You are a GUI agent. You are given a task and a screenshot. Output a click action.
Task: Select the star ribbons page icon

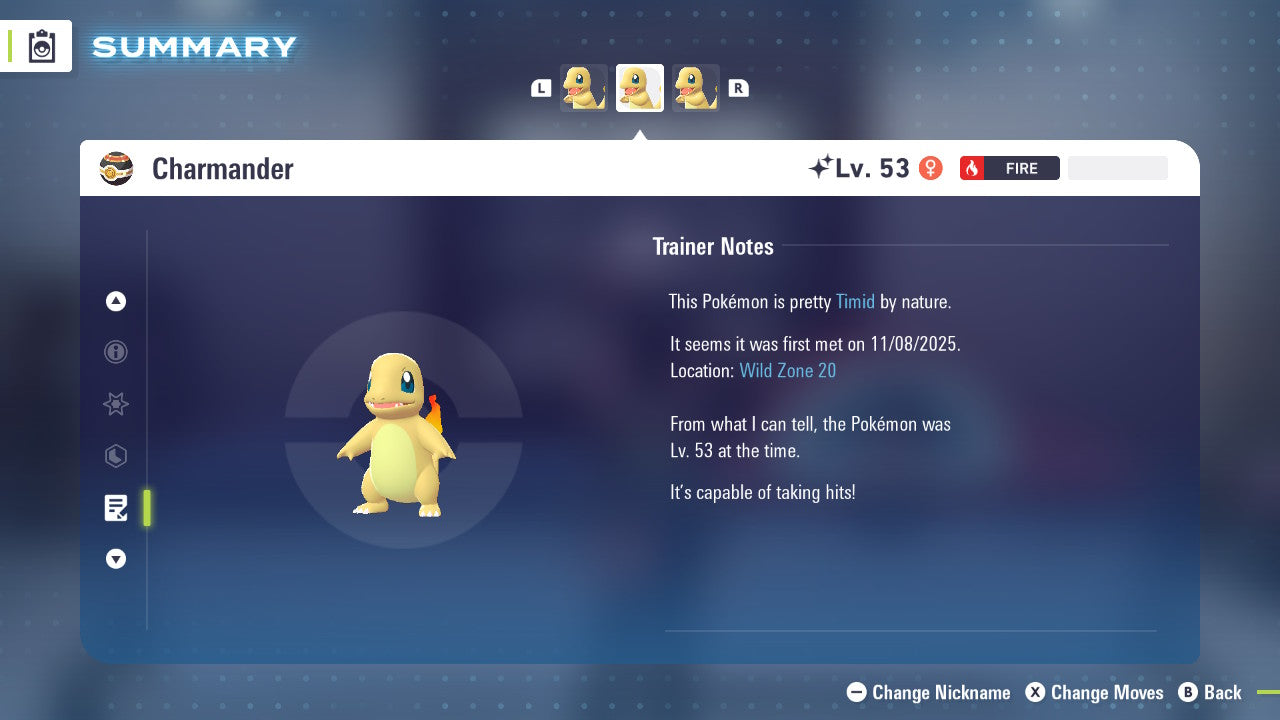click(x=115, y=404)
